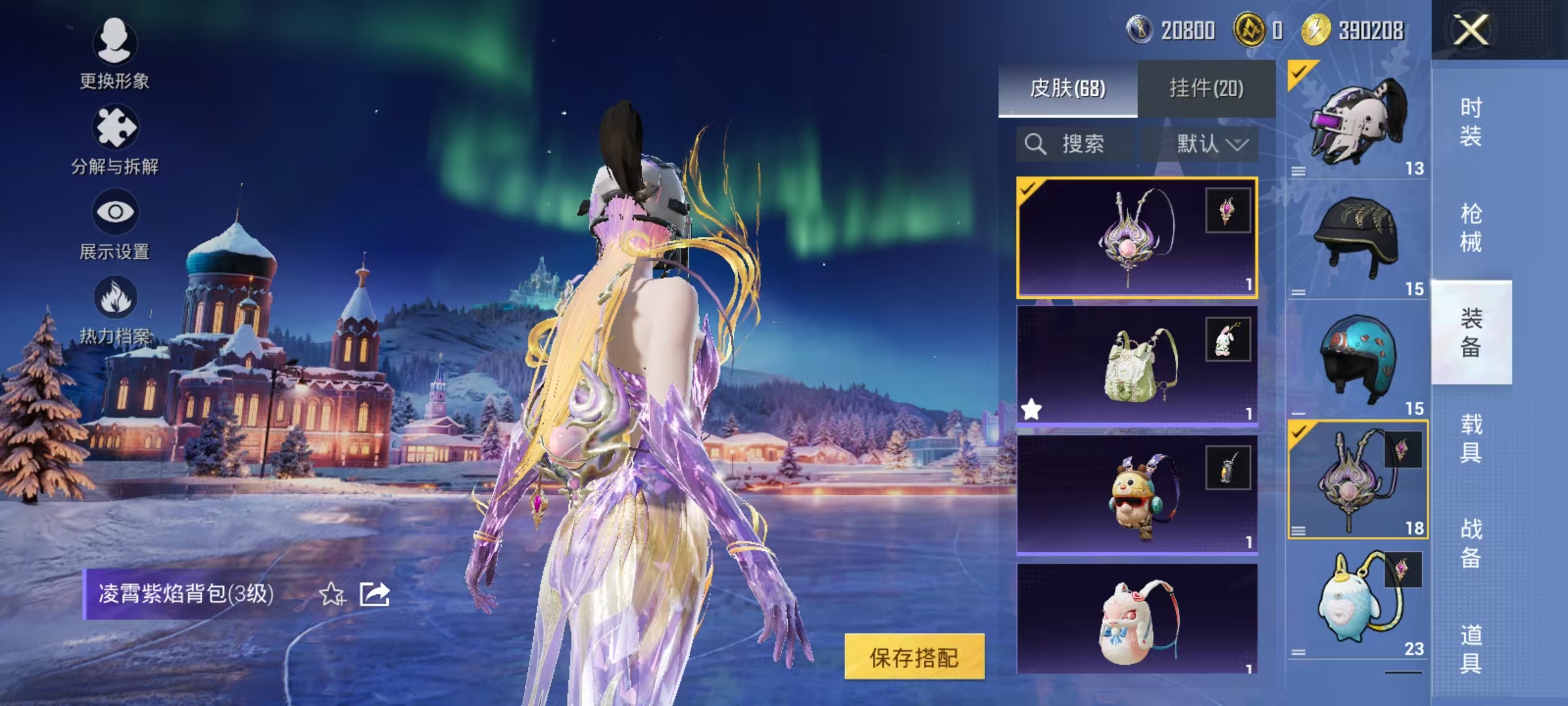Image resolution: width=1568 pixels, height=706 pixels.
Task: Open the 默认 sort dropdown
Action: tap(1211, 144)
